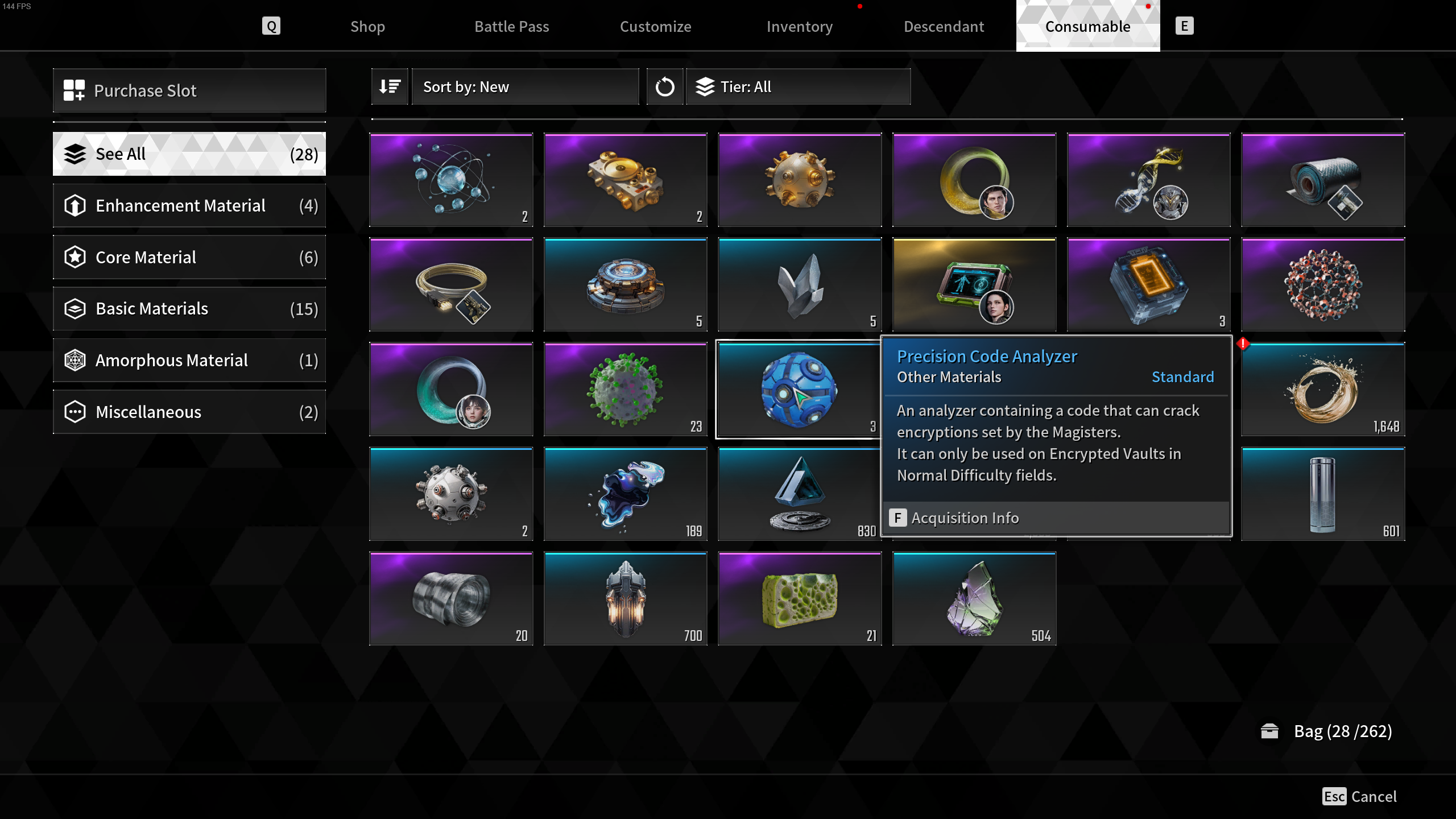
Task: Click the Core Material star icon
Action: click(x=75, y=257)
